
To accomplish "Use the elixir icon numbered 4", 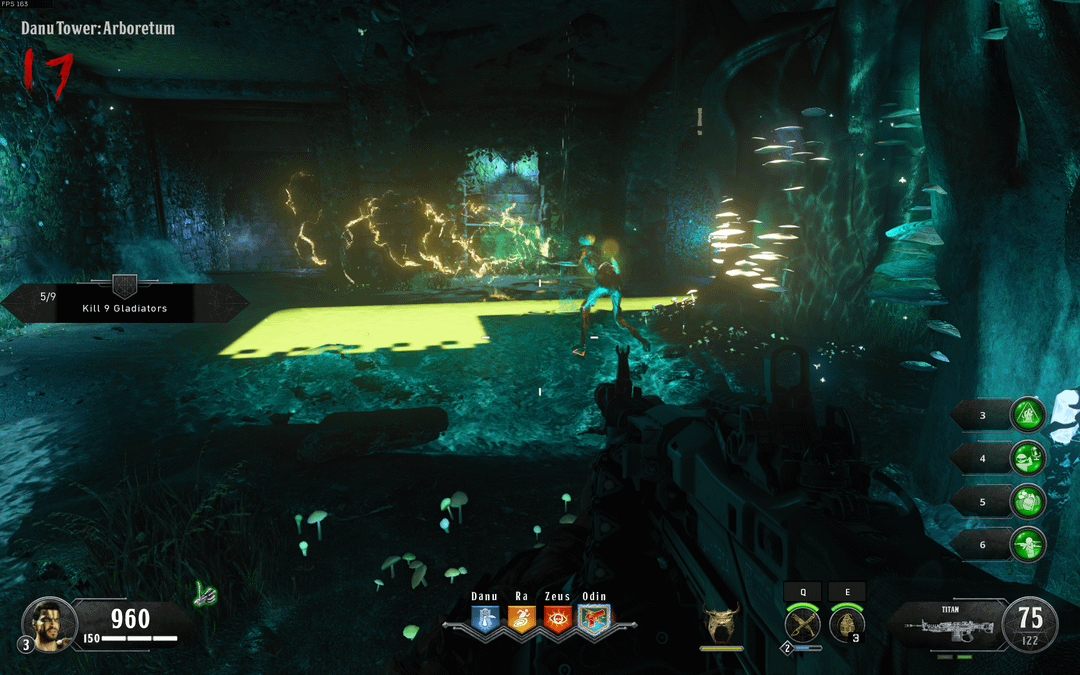I will [x=1027, y=458].
